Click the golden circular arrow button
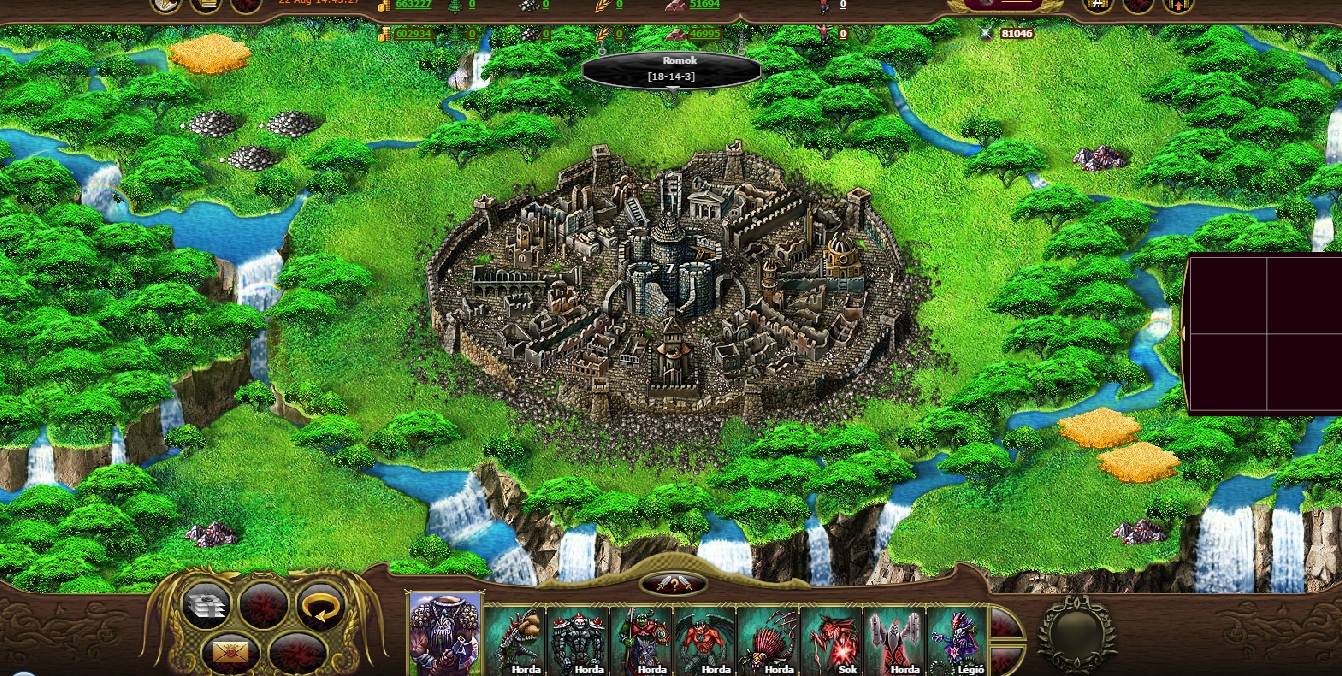 (x=320, y=606)
